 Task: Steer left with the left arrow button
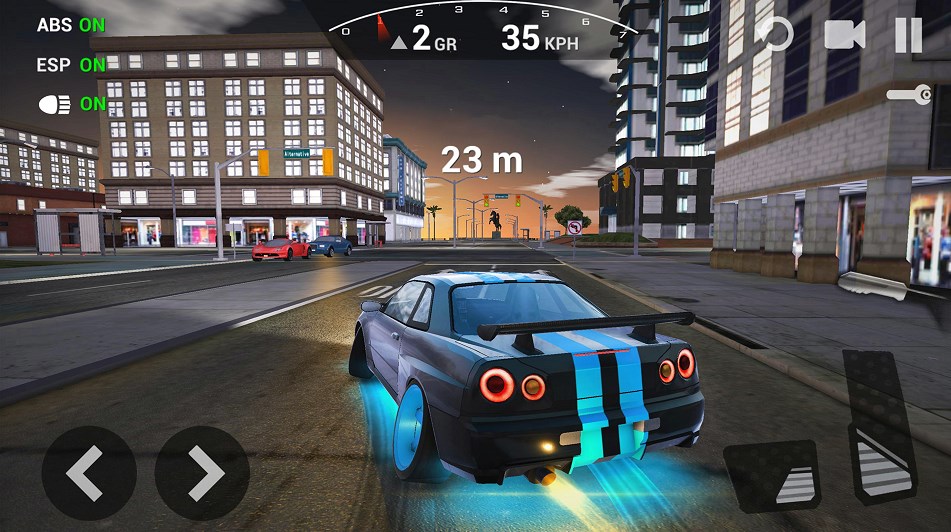point(89,473)
